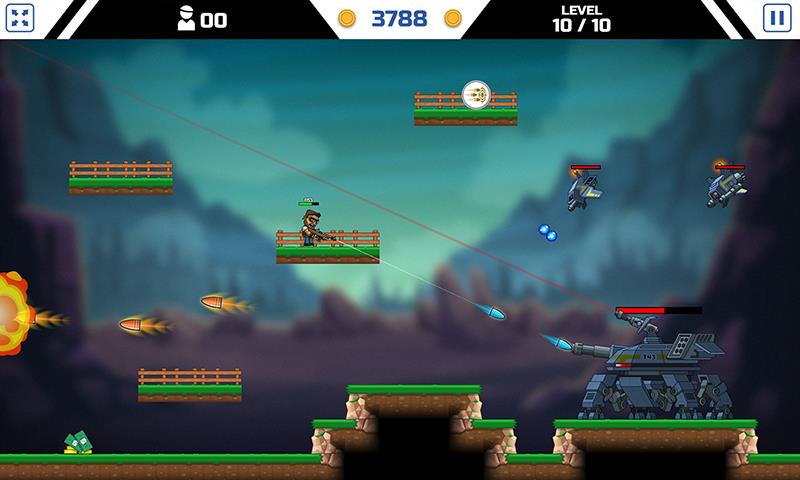Pause the game with the pause button
The height and width of the screenshot is (480, 800).
[x=775, y=18]
